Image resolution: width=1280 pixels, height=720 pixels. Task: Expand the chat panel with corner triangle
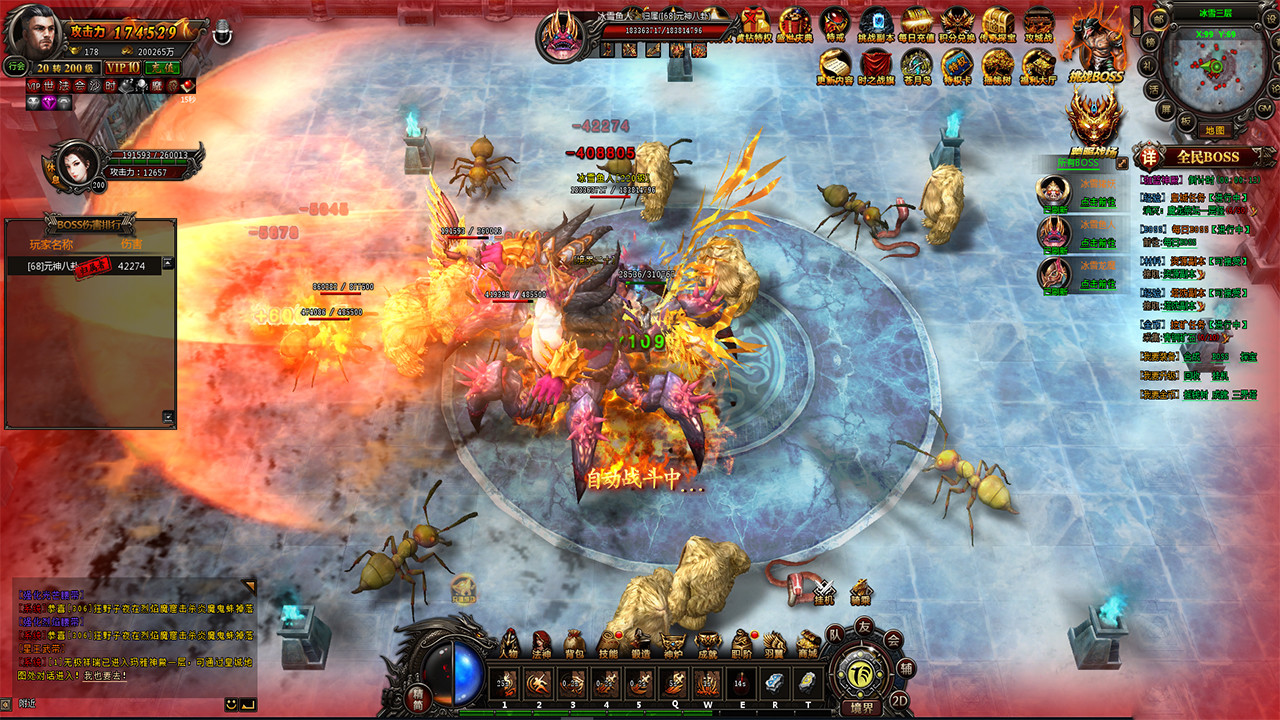coord(248,585)
